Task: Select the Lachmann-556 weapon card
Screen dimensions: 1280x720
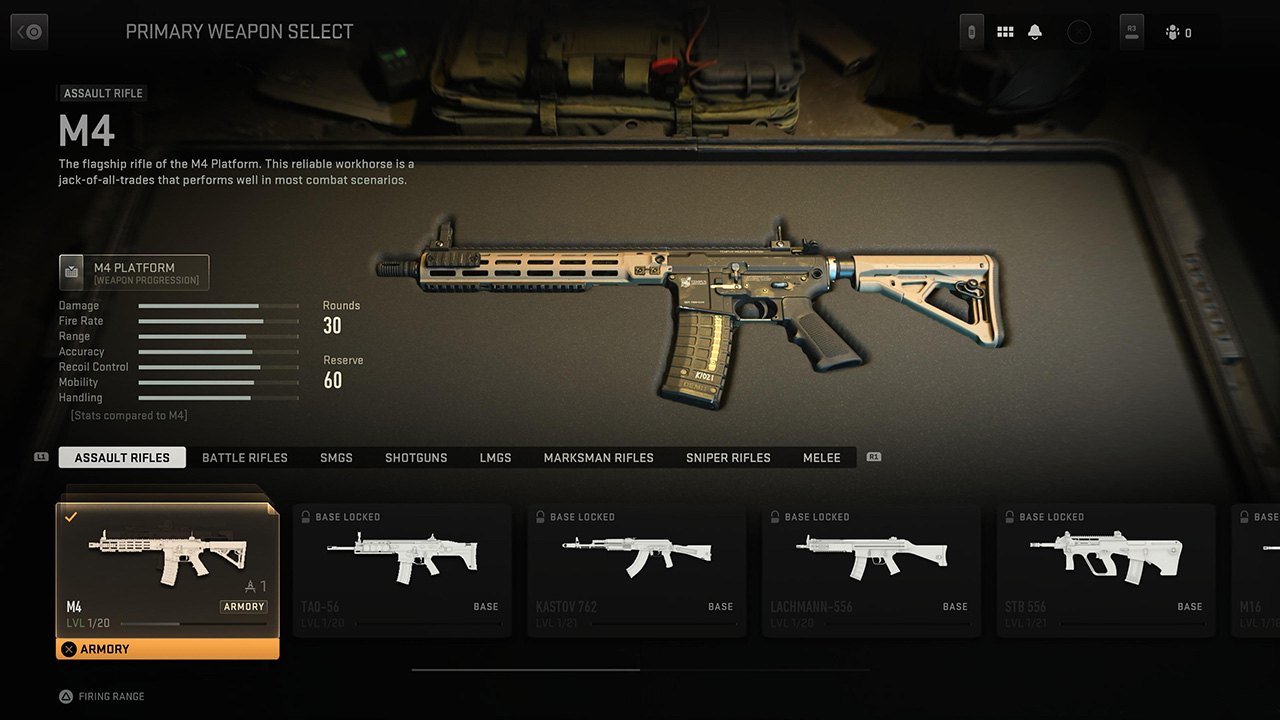Action: [x=871, y=570]
